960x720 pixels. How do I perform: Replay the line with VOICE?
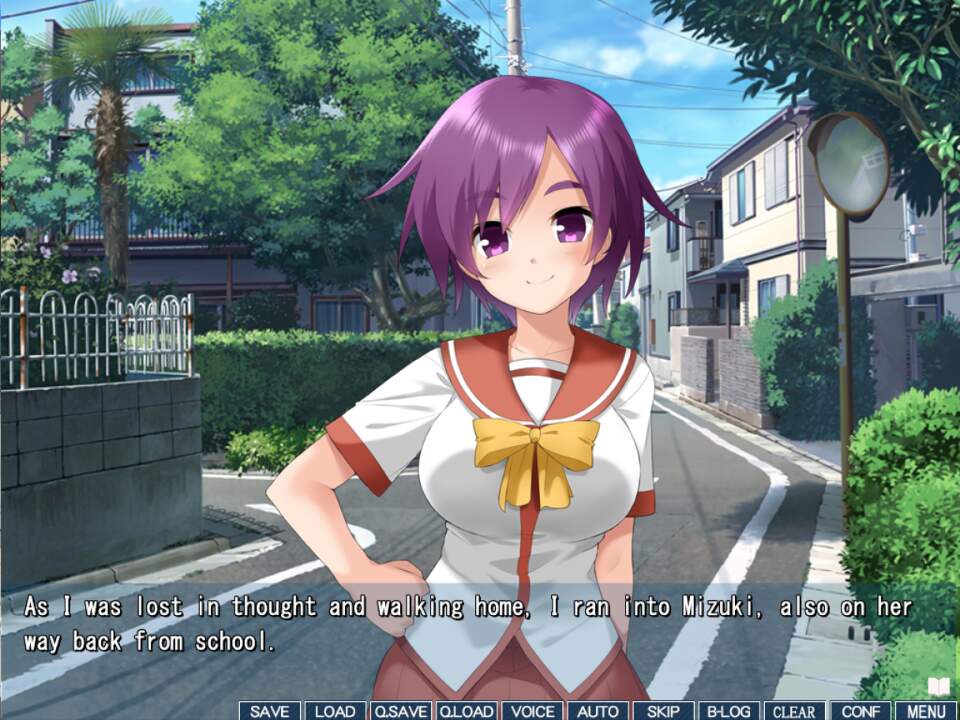point(532,711)
